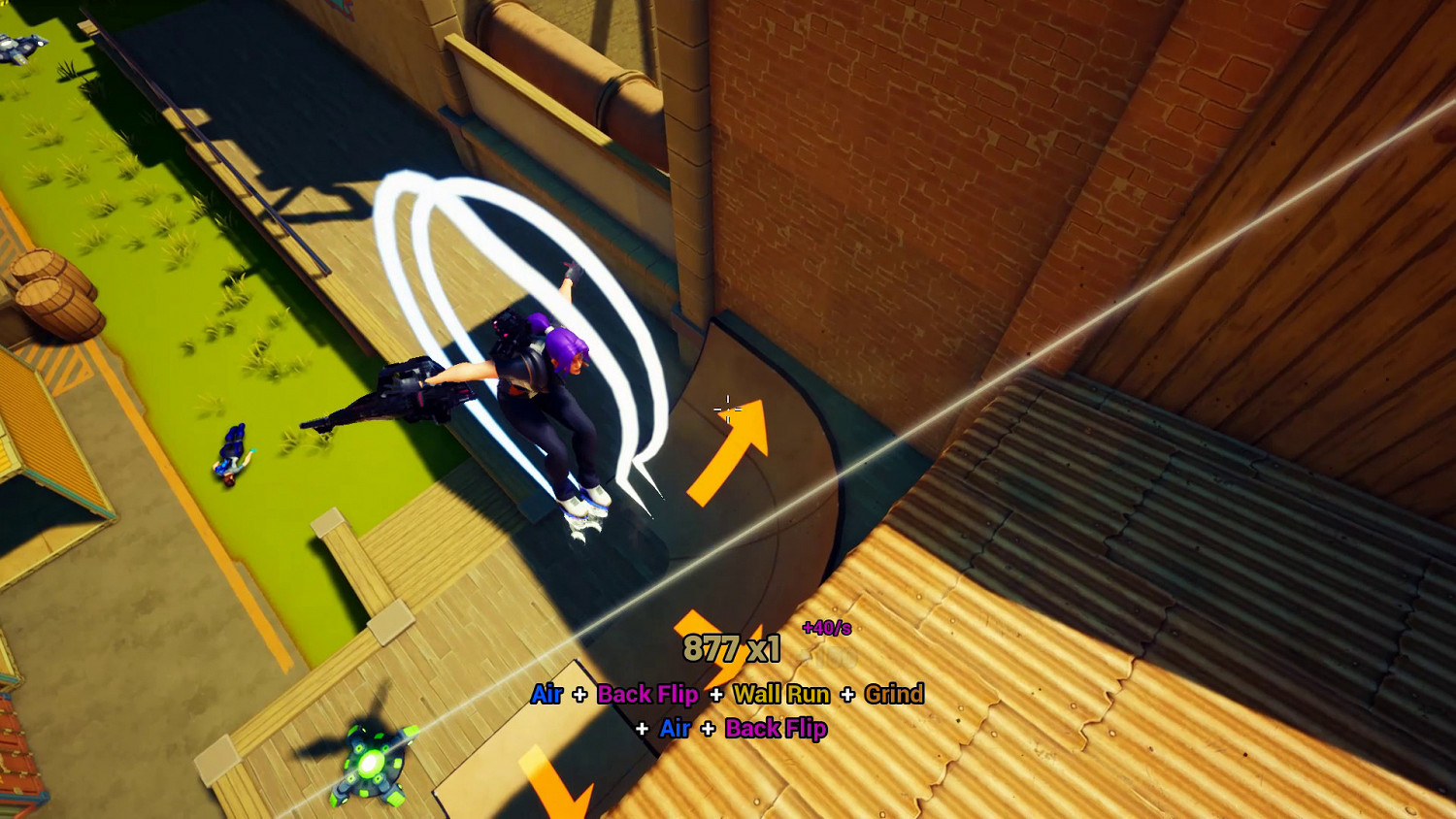Click the downed player lying on the grass
The height and width of the screenshot is (819, 1456).
(x=231, y=457)
